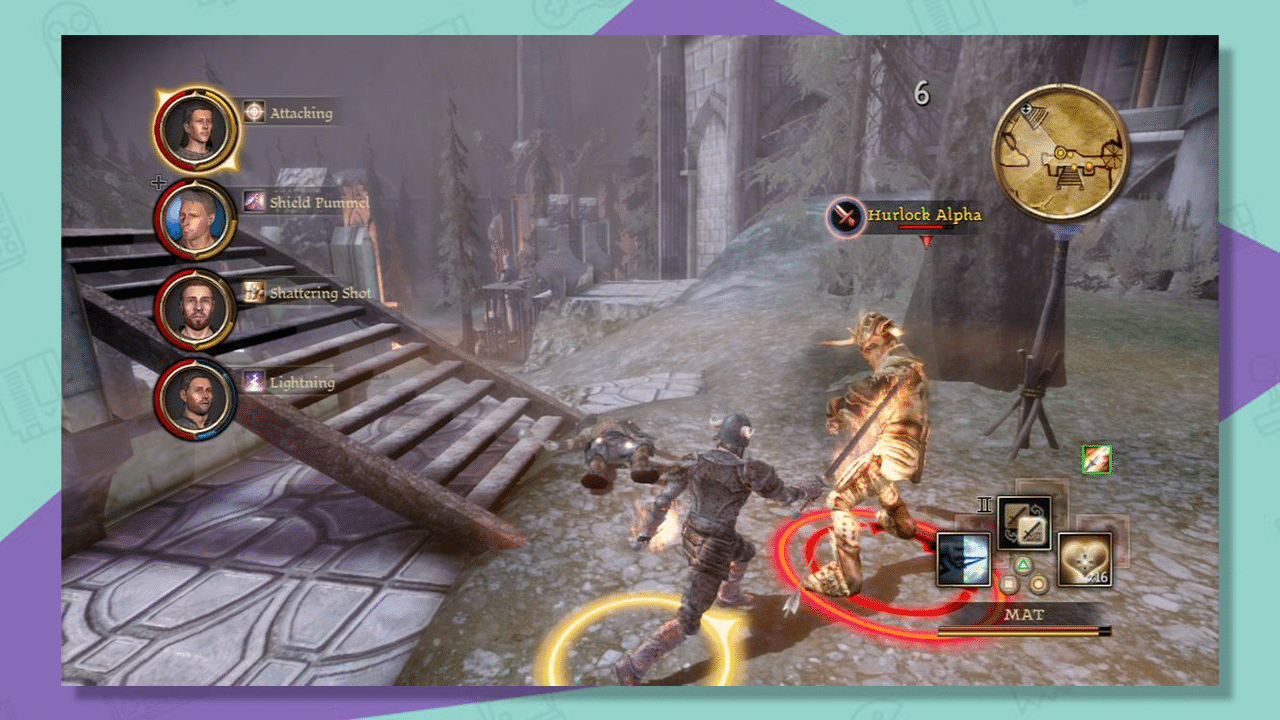Select the green-bordered arrow shot icon

(x=1095, y=458)
